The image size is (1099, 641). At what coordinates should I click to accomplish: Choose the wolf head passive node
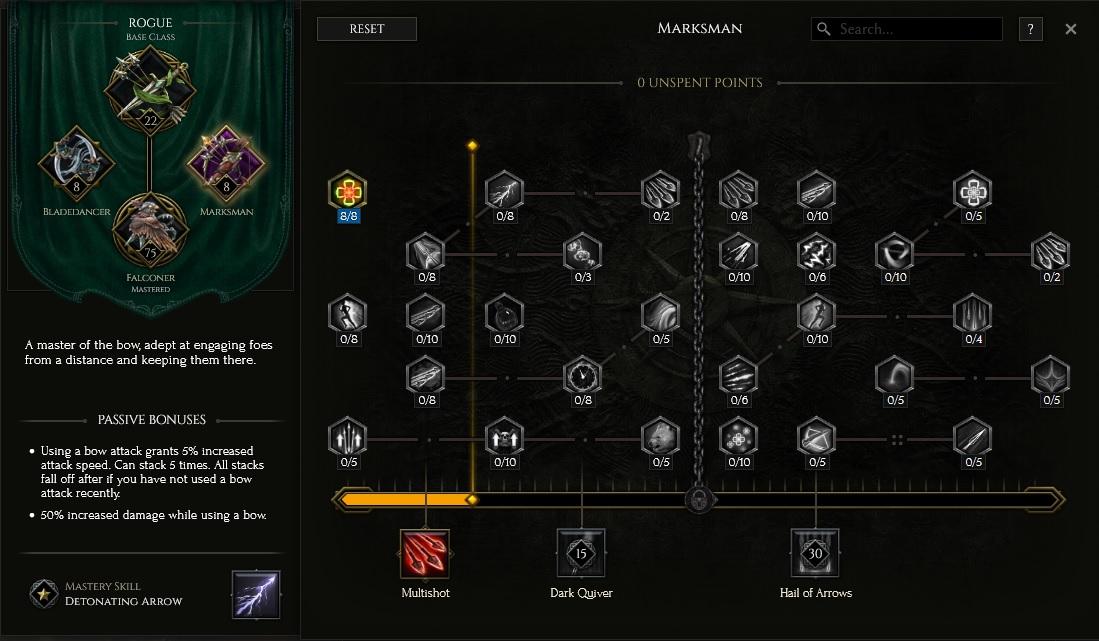point(660,438)
